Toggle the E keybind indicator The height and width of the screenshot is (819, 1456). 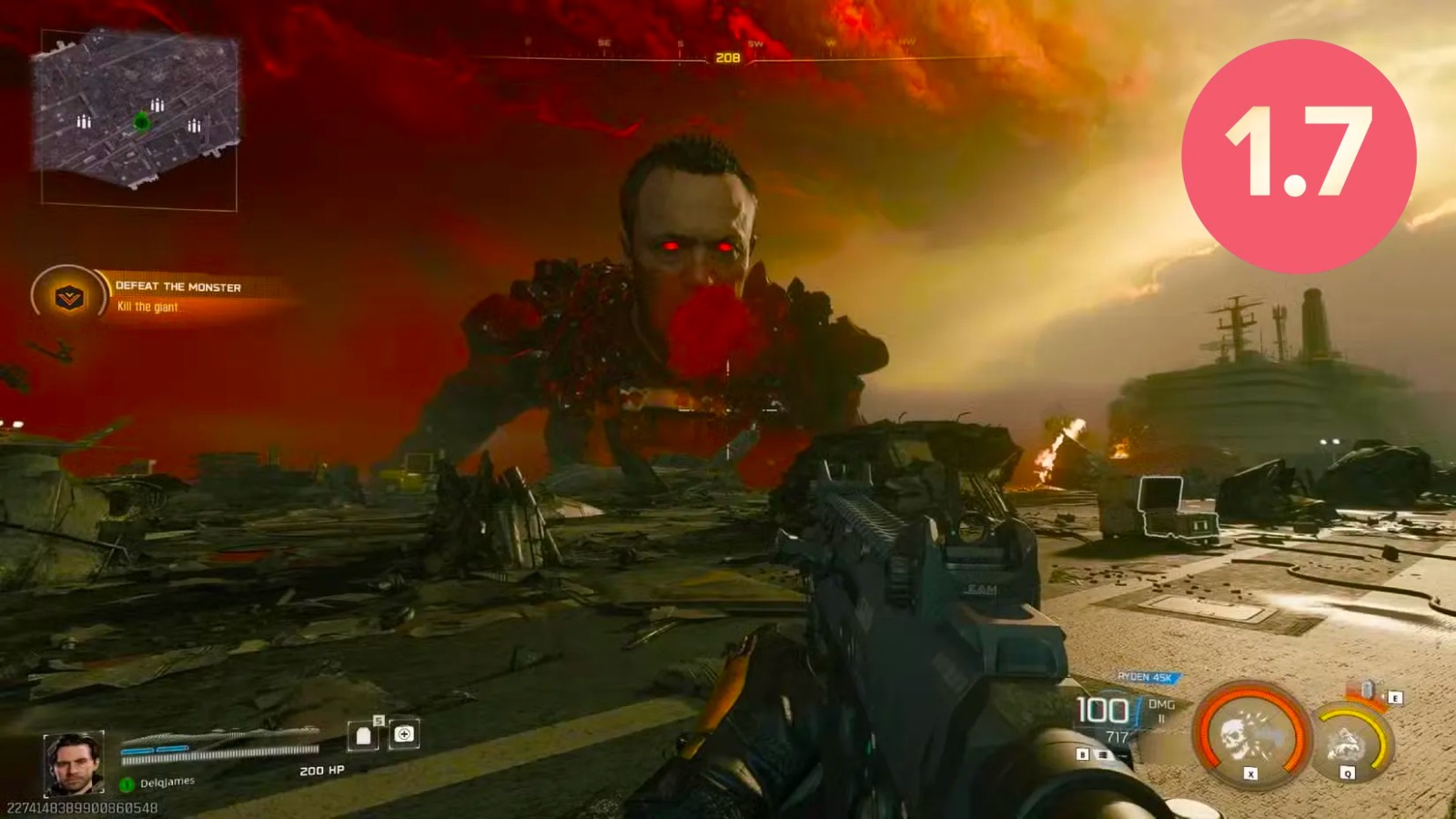point(1395,698)
